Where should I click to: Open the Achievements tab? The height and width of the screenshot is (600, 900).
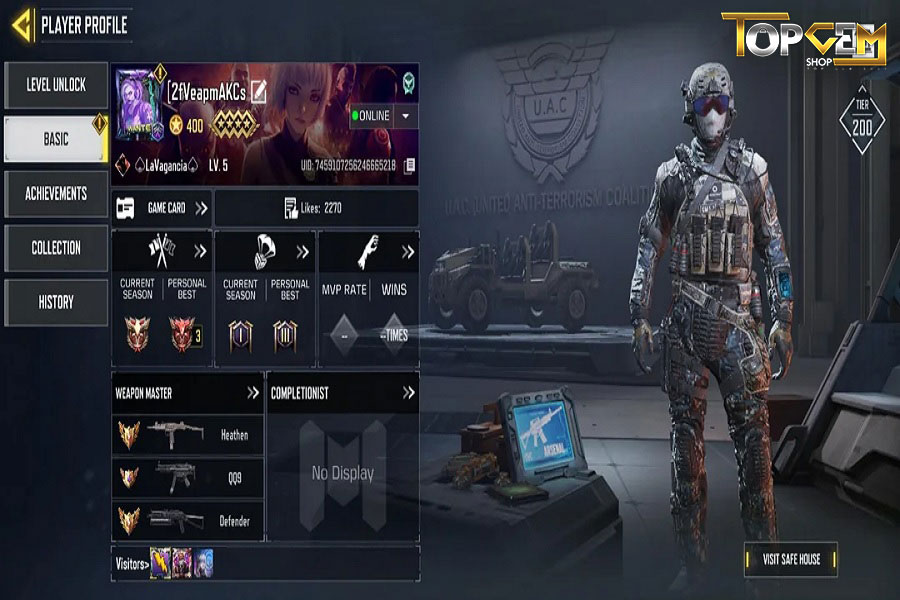point(56,194)
